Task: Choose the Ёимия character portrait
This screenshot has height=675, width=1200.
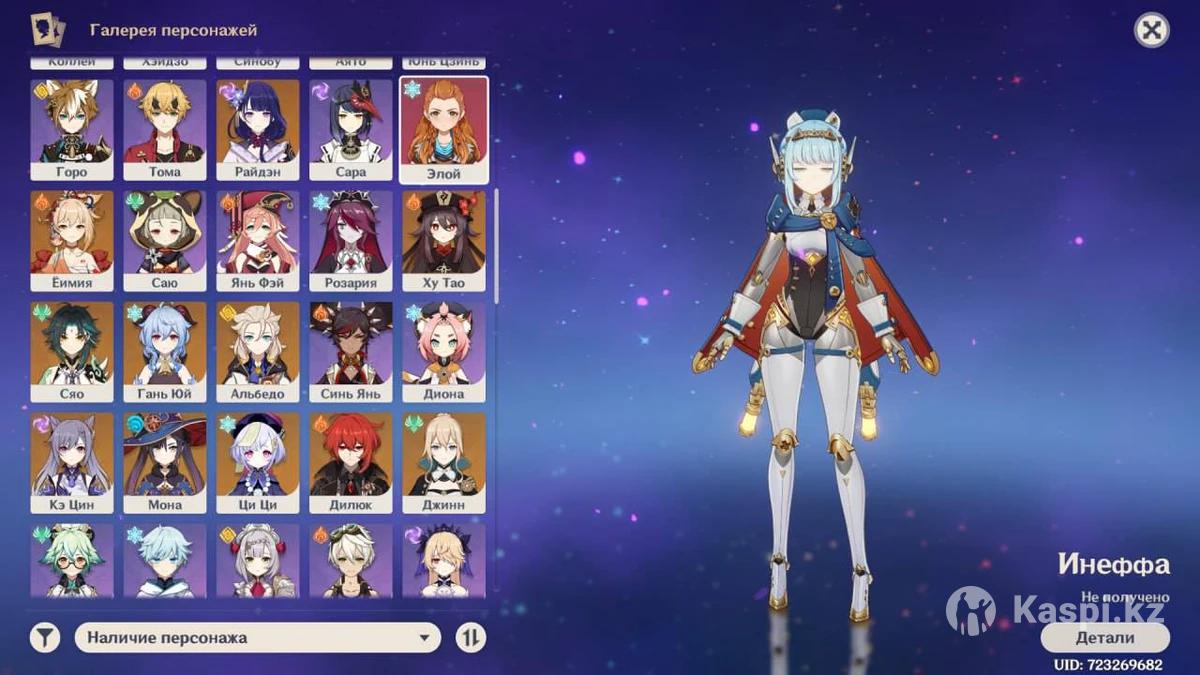Action: (x=72, y=240)
